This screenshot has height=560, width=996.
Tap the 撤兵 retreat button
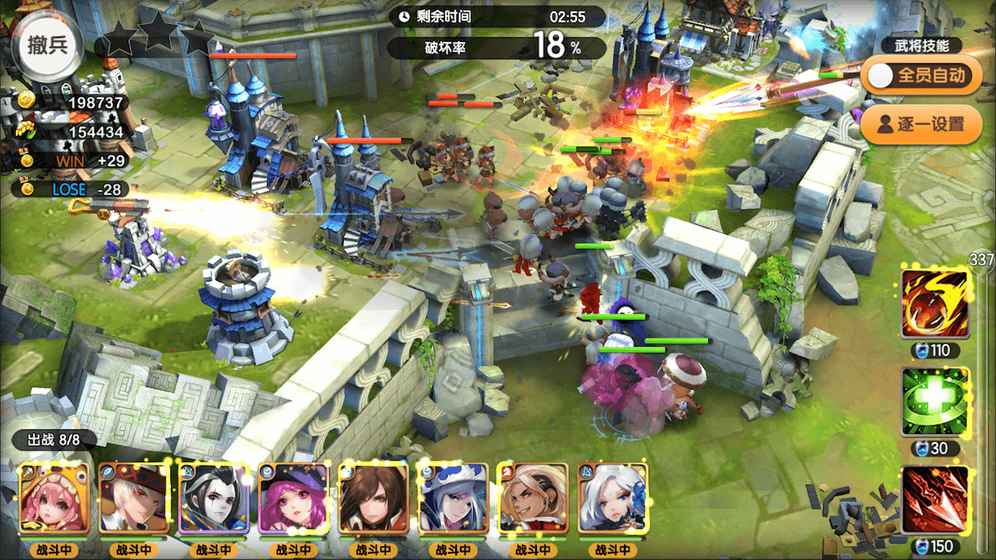[47, 45]
